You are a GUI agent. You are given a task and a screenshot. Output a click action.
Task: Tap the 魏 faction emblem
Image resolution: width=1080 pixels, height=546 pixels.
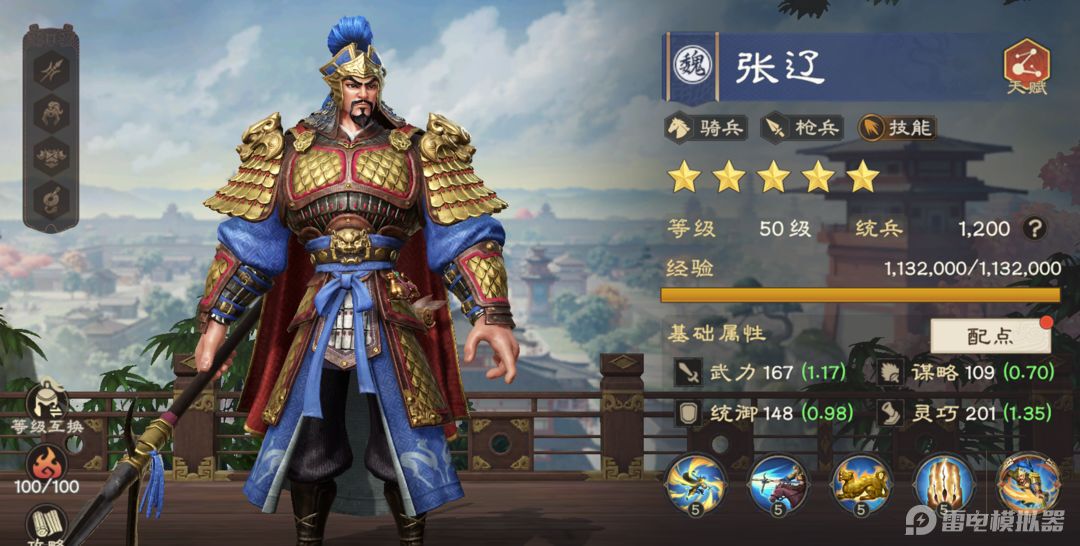(x=689, y=63)
